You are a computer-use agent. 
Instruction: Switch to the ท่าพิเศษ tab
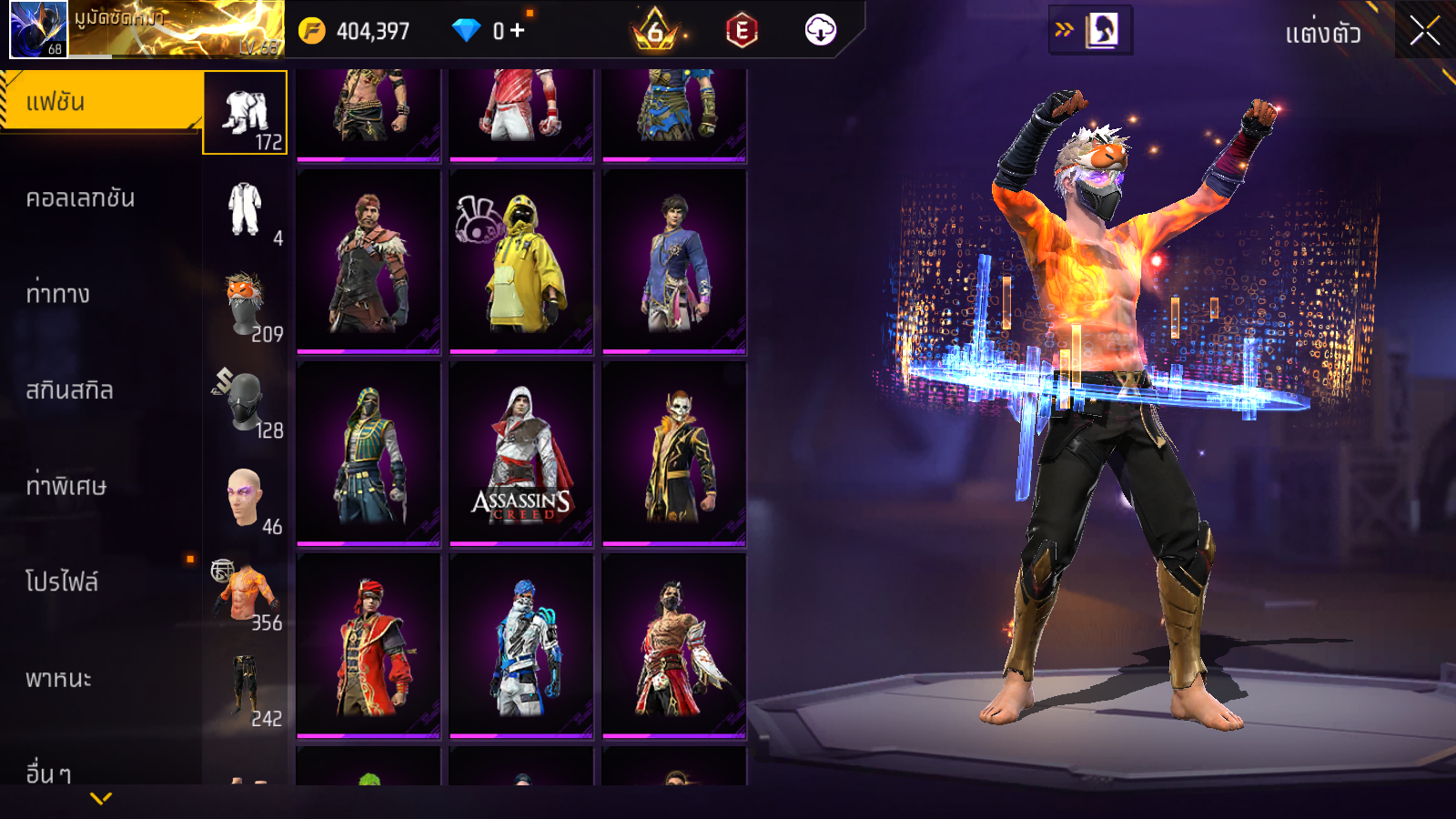click(66, 486)
